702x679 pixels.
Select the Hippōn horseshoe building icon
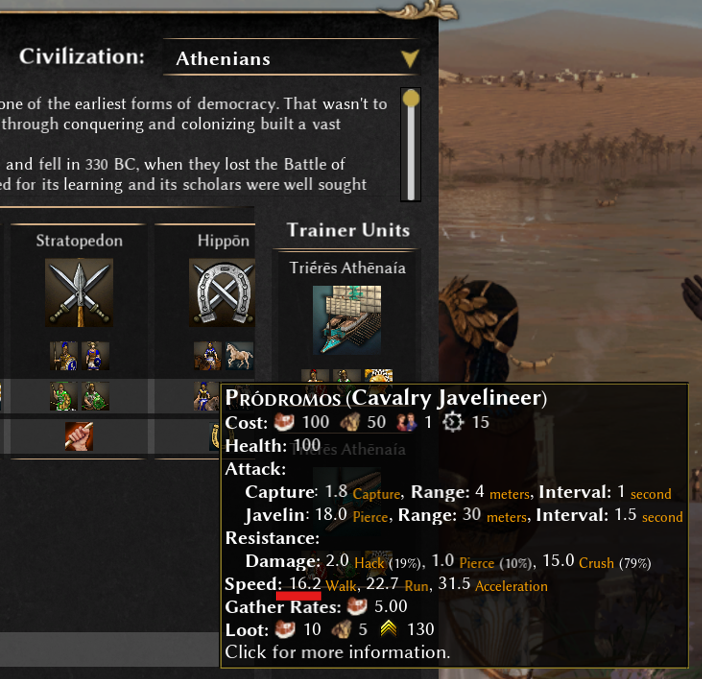coord(222,292)
